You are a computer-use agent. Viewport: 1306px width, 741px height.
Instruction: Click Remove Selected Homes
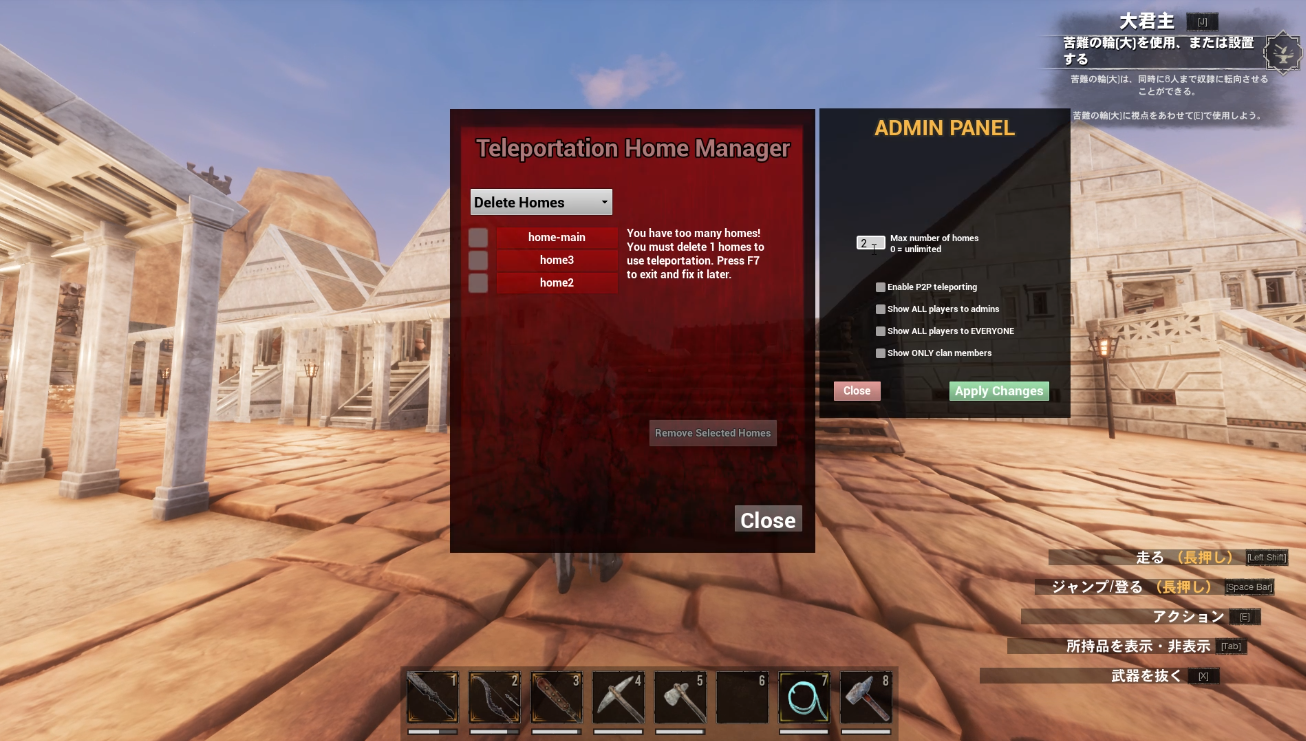coord(712,433)
